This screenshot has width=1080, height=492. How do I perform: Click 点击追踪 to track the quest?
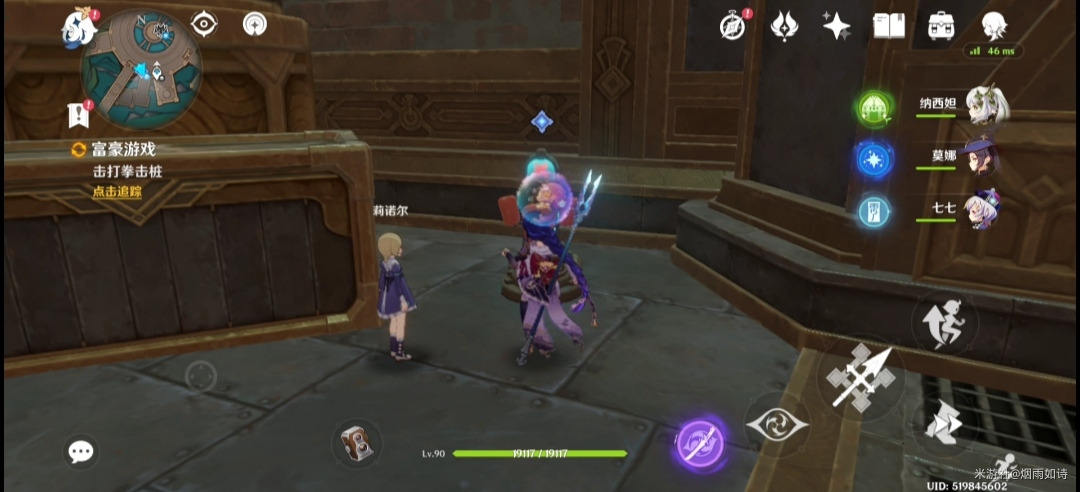coord(117,191)
